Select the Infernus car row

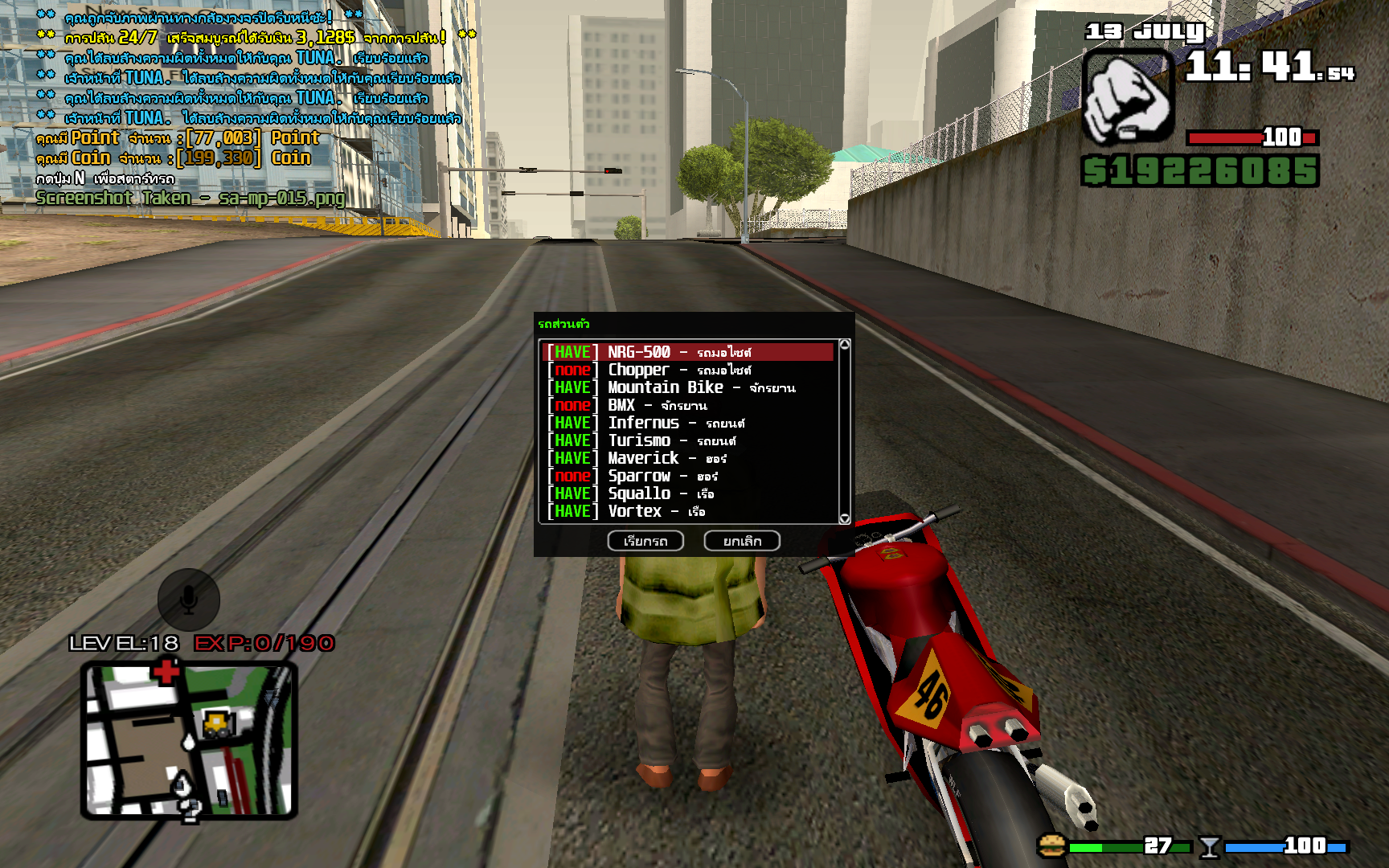[x=688, y=423]
